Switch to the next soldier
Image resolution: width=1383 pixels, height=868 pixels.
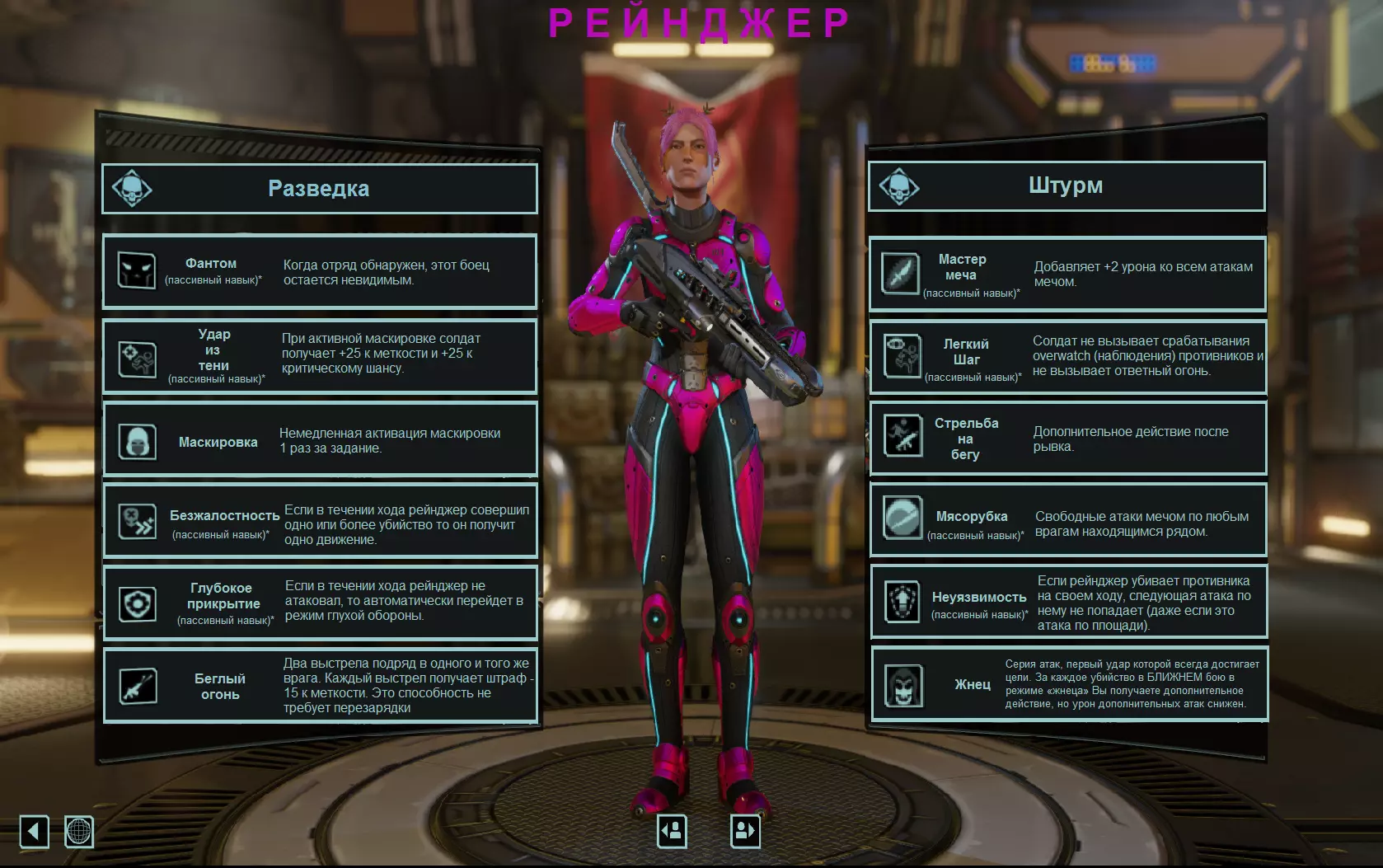745,831
